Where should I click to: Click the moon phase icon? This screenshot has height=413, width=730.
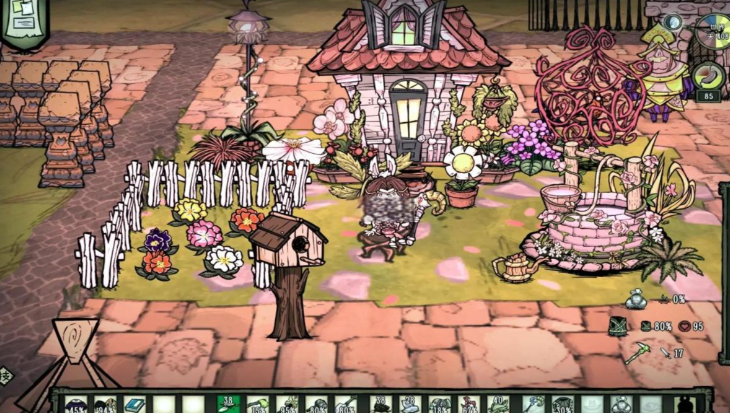673,22
